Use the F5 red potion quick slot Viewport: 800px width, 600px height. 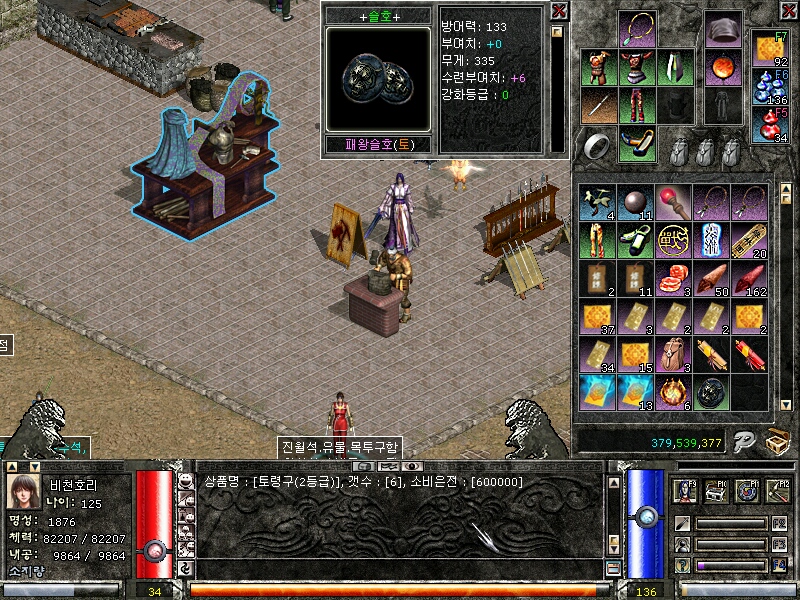[x=769, y=125]
